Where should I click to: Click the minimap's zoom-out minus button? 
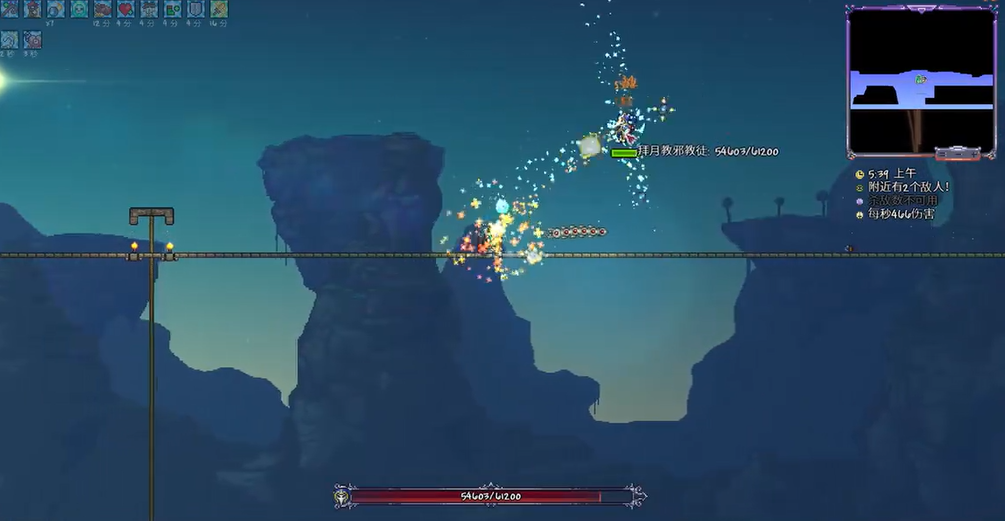pyautogui.click(x=956, y=154)
